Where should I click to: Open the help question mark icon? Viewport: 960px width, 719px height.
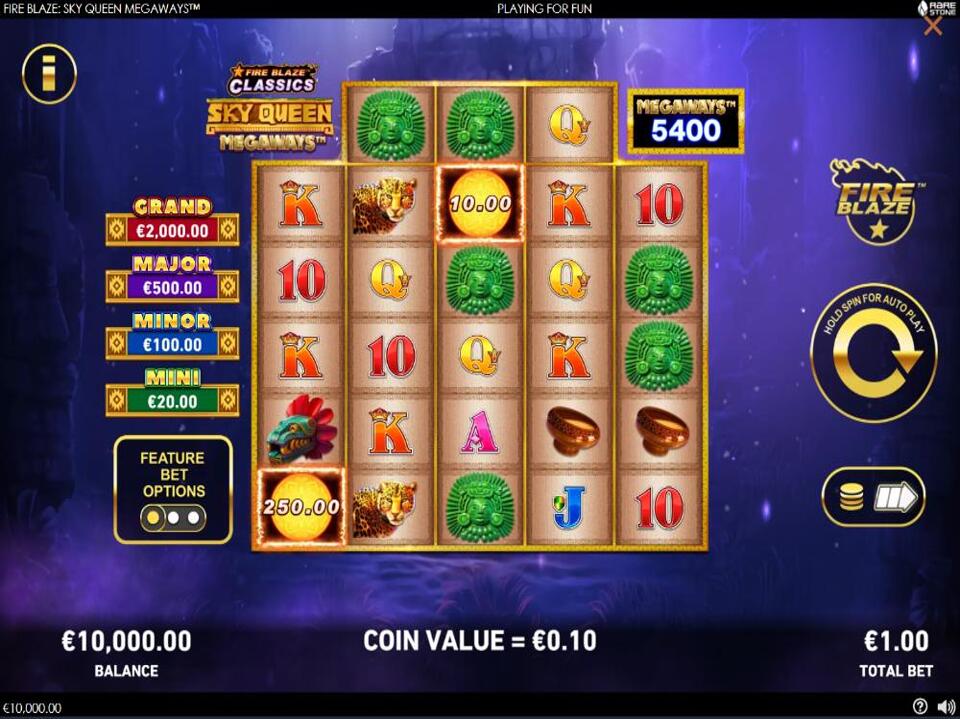920,707
